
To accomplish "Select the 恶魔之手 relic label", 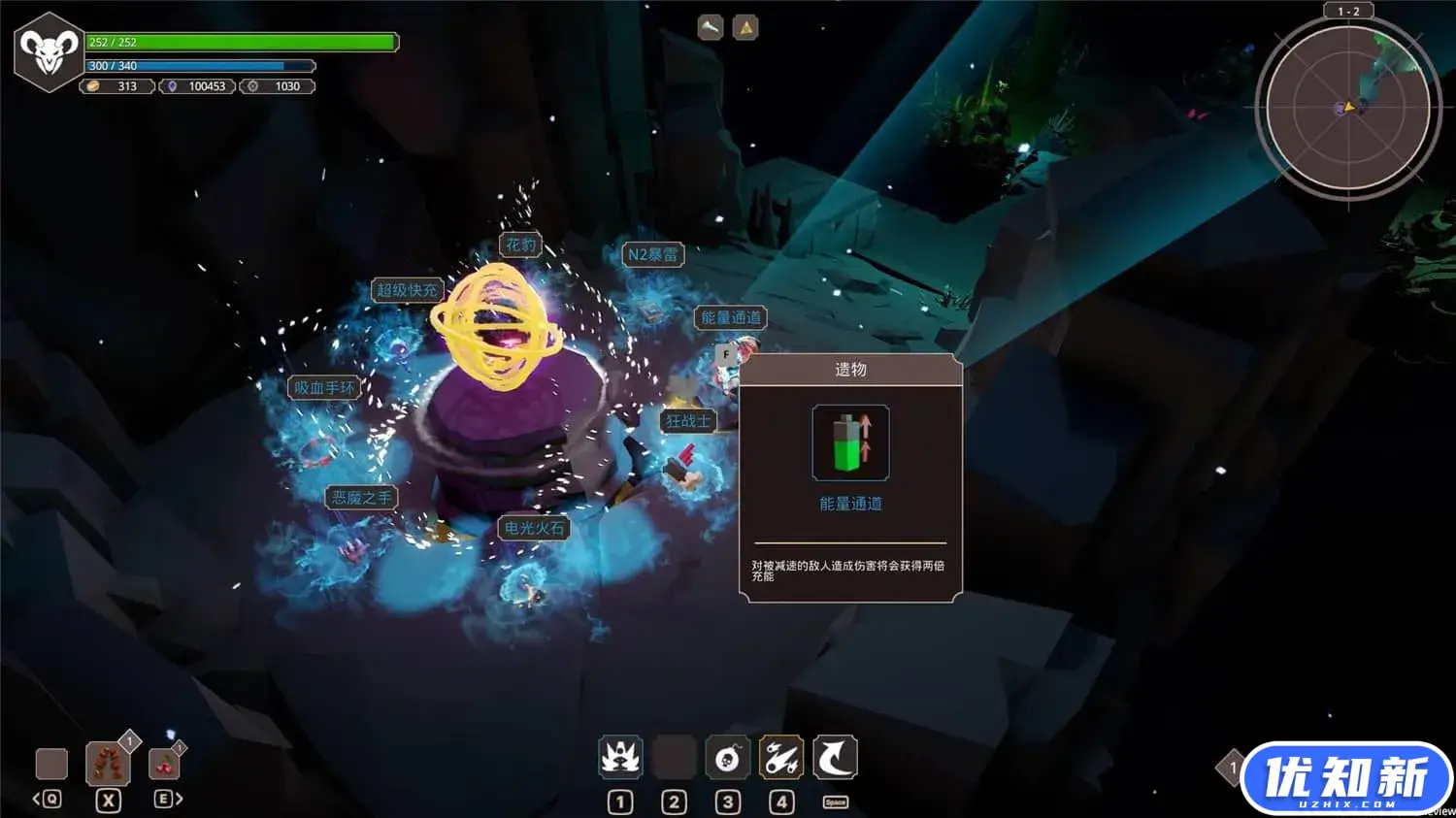I will pos(362,498).
